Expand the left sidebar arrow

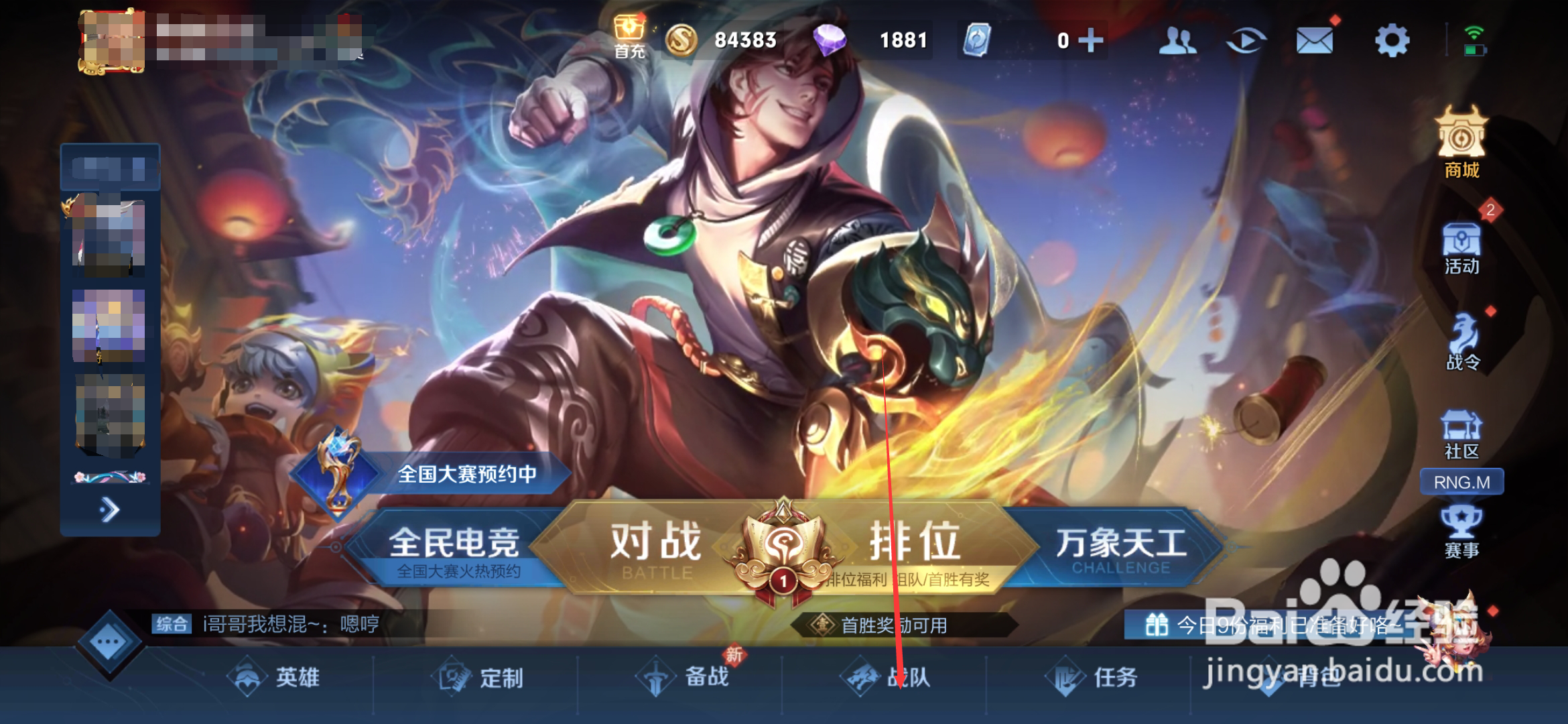(x=109, y=509)
